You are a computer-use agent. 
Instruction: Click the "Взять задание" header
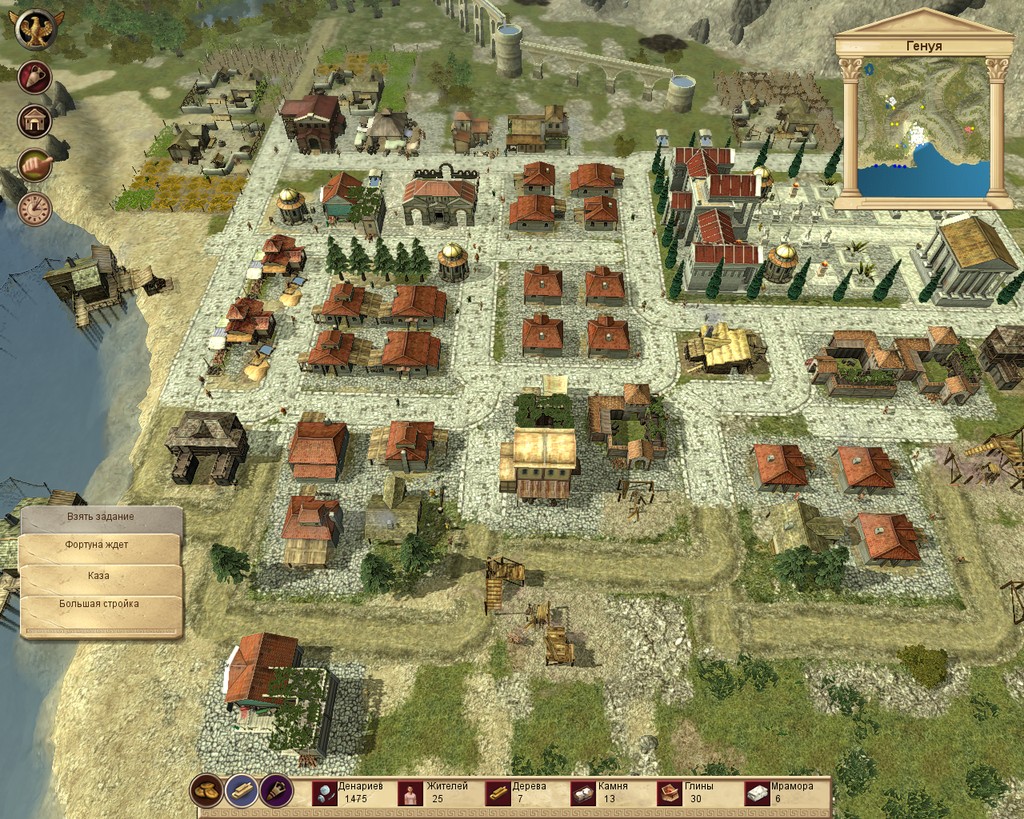tap(100, 517)
